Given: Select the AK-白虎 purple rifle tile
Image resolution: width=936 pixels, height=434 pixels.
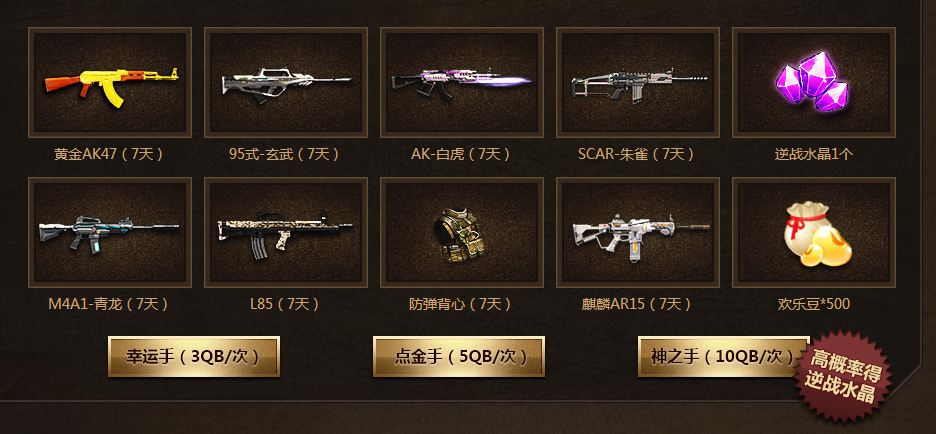Looking at the screenshot, I should (462, 82).
